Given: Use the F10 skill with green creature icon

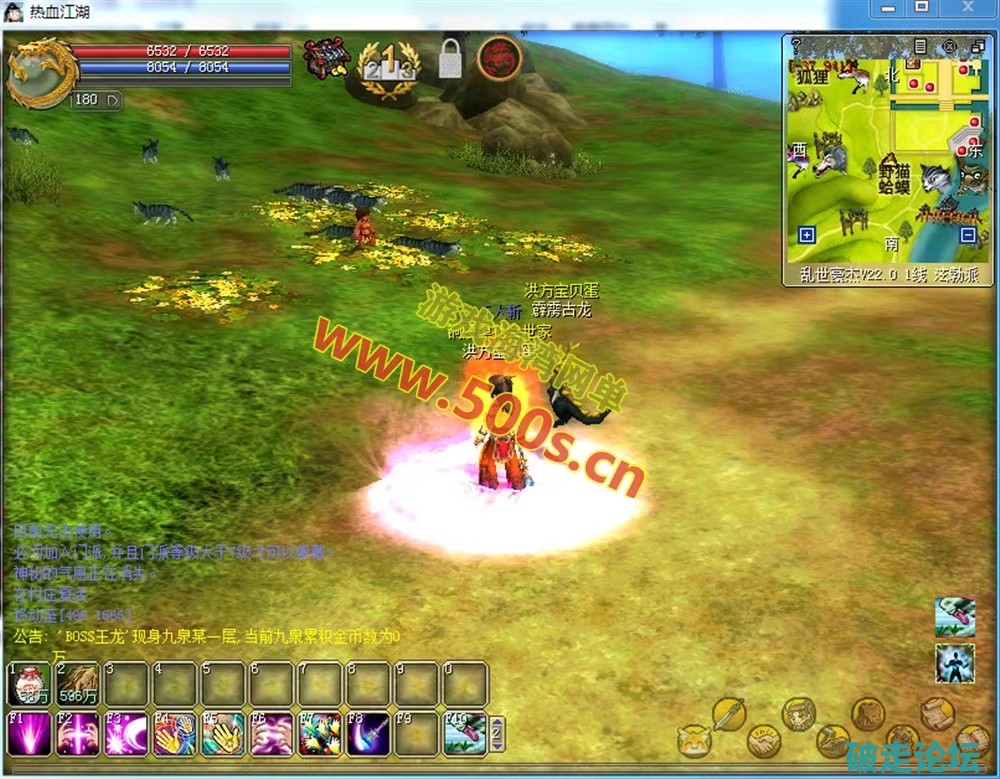Looking at the screenshot, I should pyautogui.click(x=465, y=734).
